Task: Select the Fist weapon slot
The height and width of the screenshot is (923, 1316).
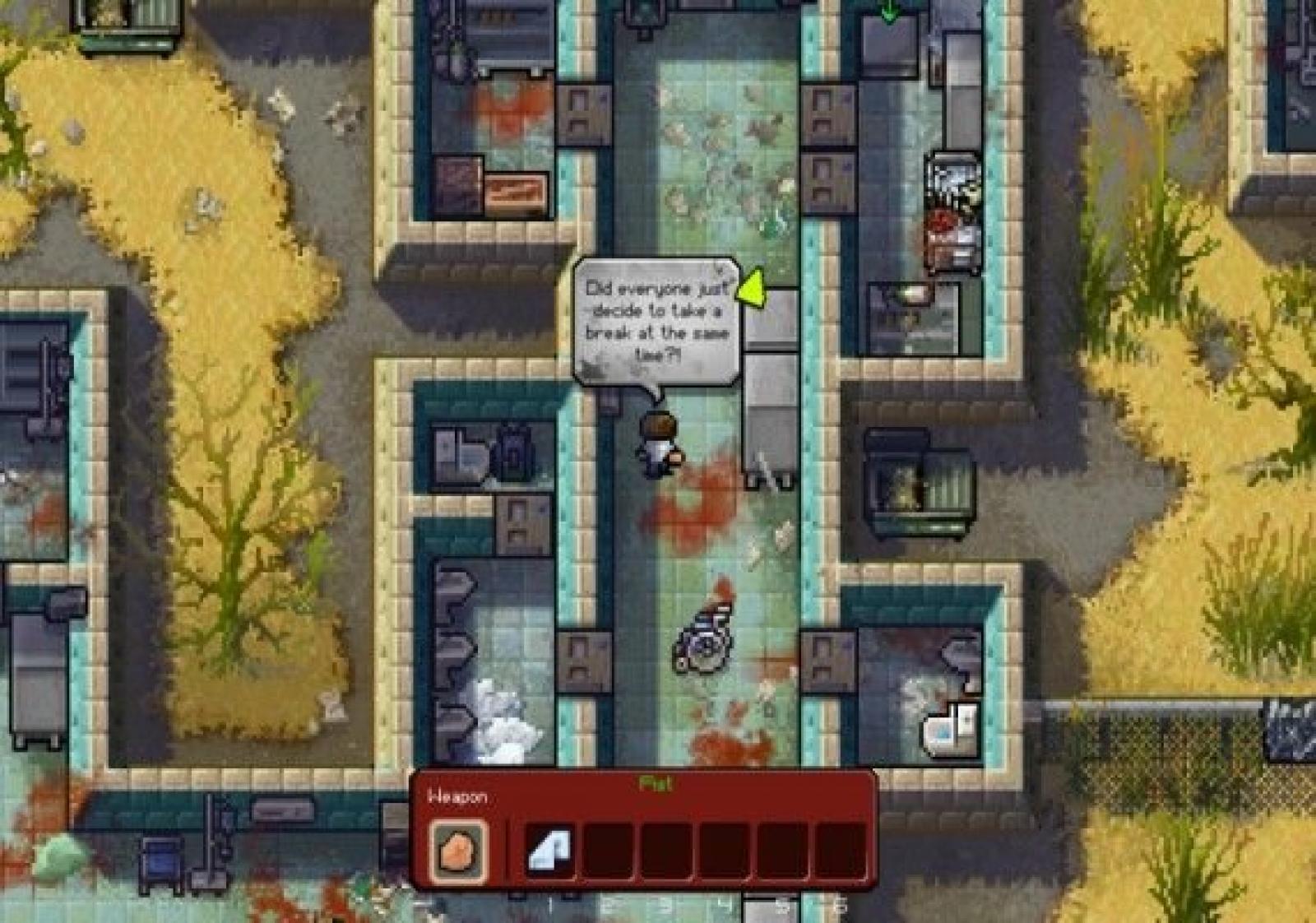Action: (457, 849)
